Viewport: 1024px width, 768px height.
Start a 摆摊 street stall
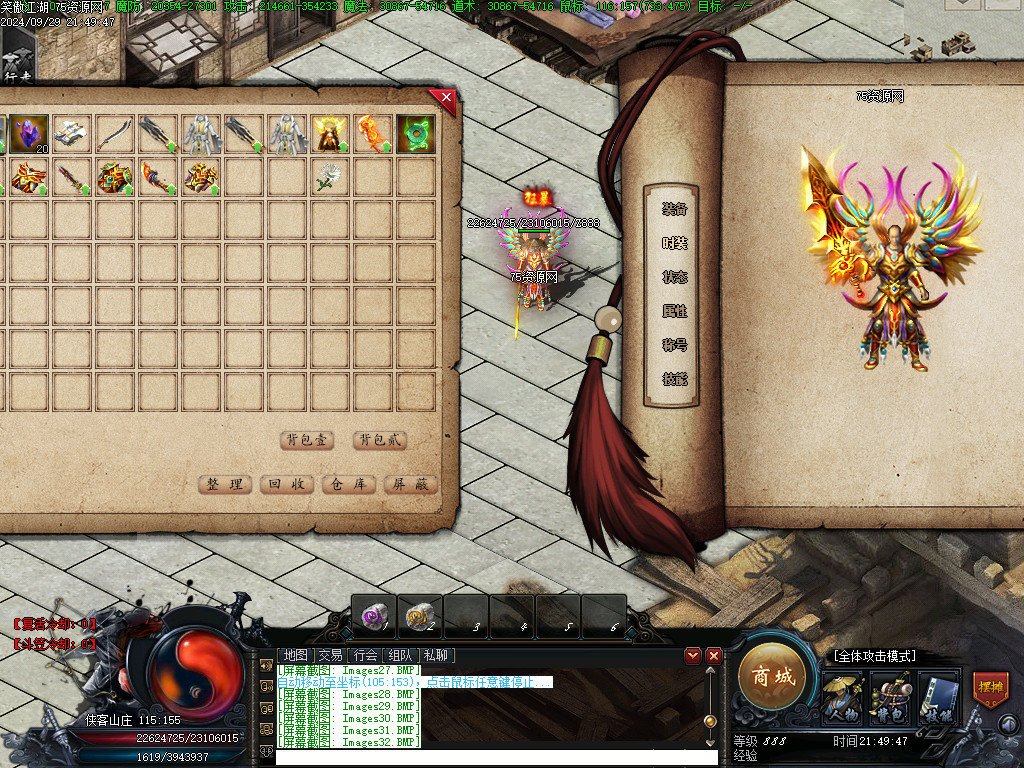point(990,690)
